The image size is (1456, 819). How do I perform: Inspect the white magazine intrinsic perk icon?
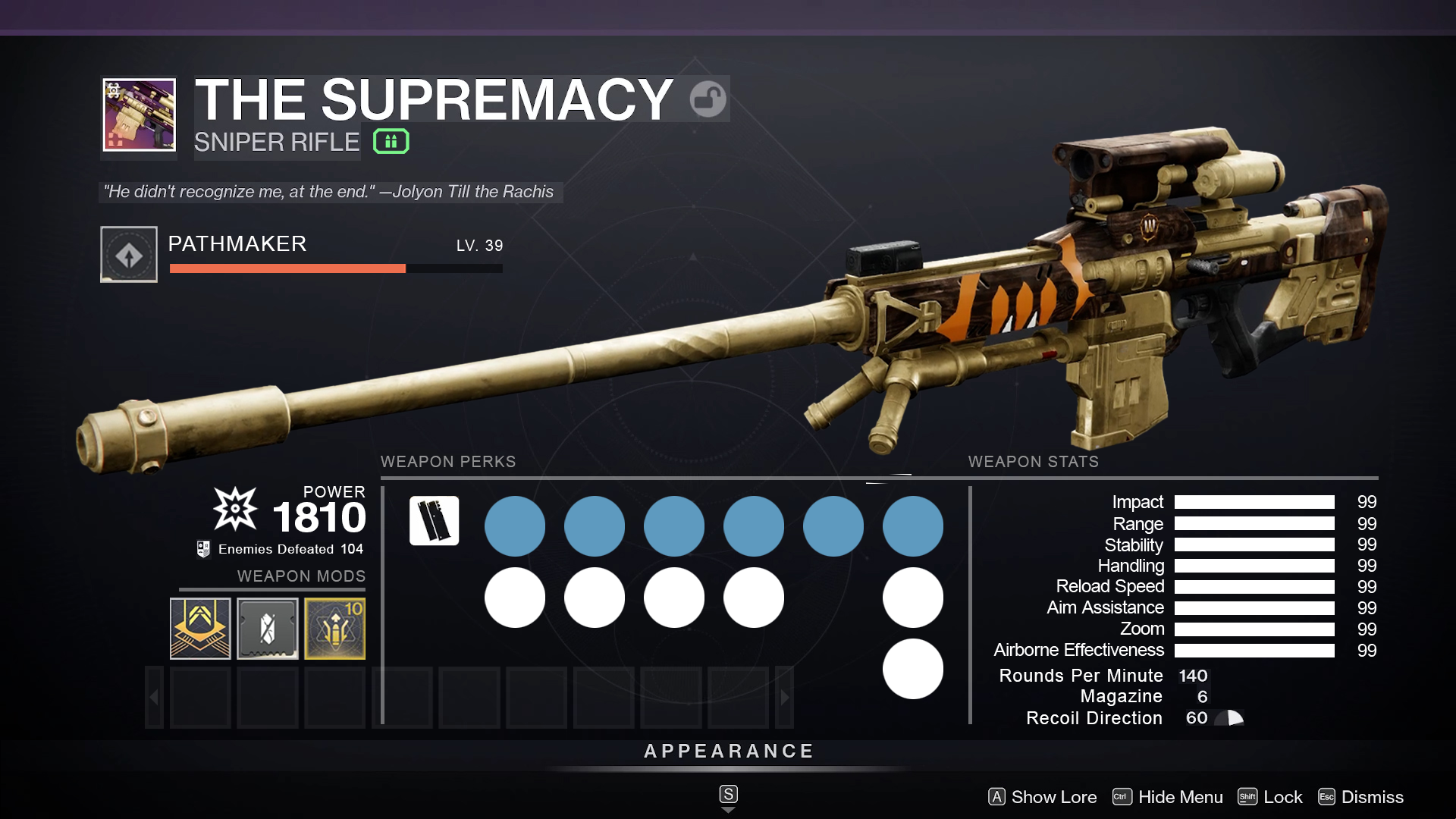[x=435, y=521]
